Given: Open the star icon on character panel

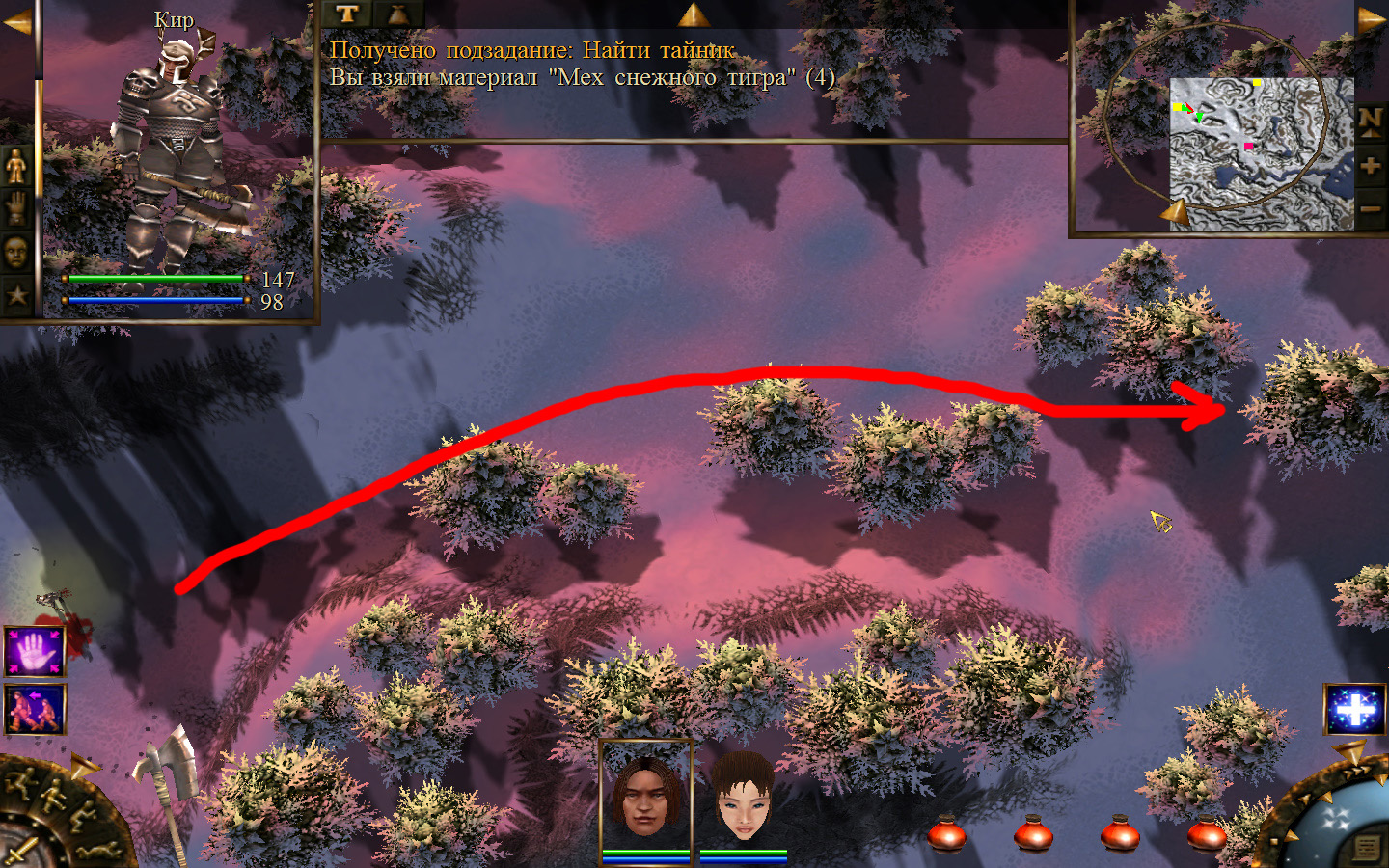Looking at the screenshot, I should tap(17, 295).
